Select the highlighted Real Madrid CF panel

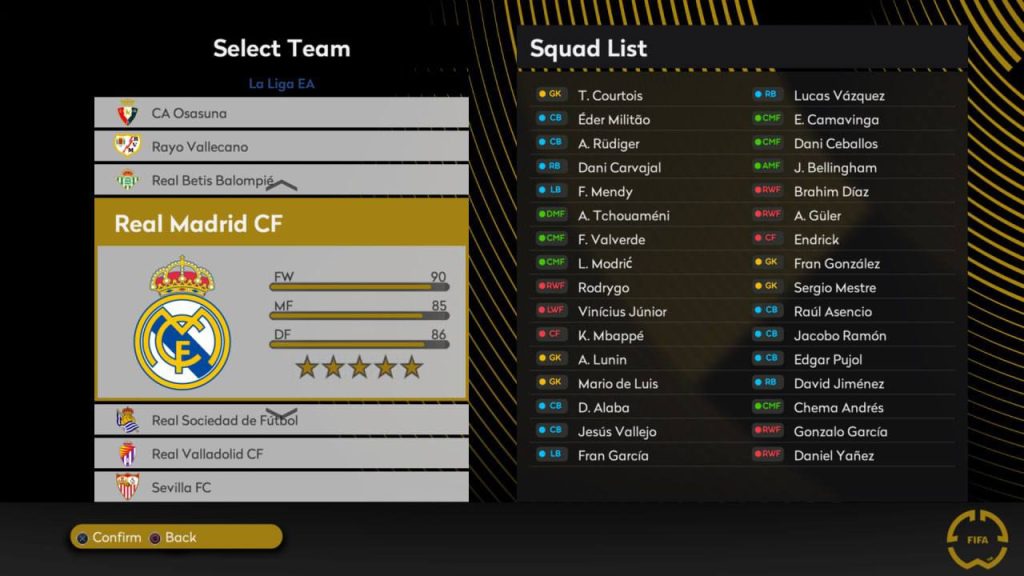(x=281, y=299)
